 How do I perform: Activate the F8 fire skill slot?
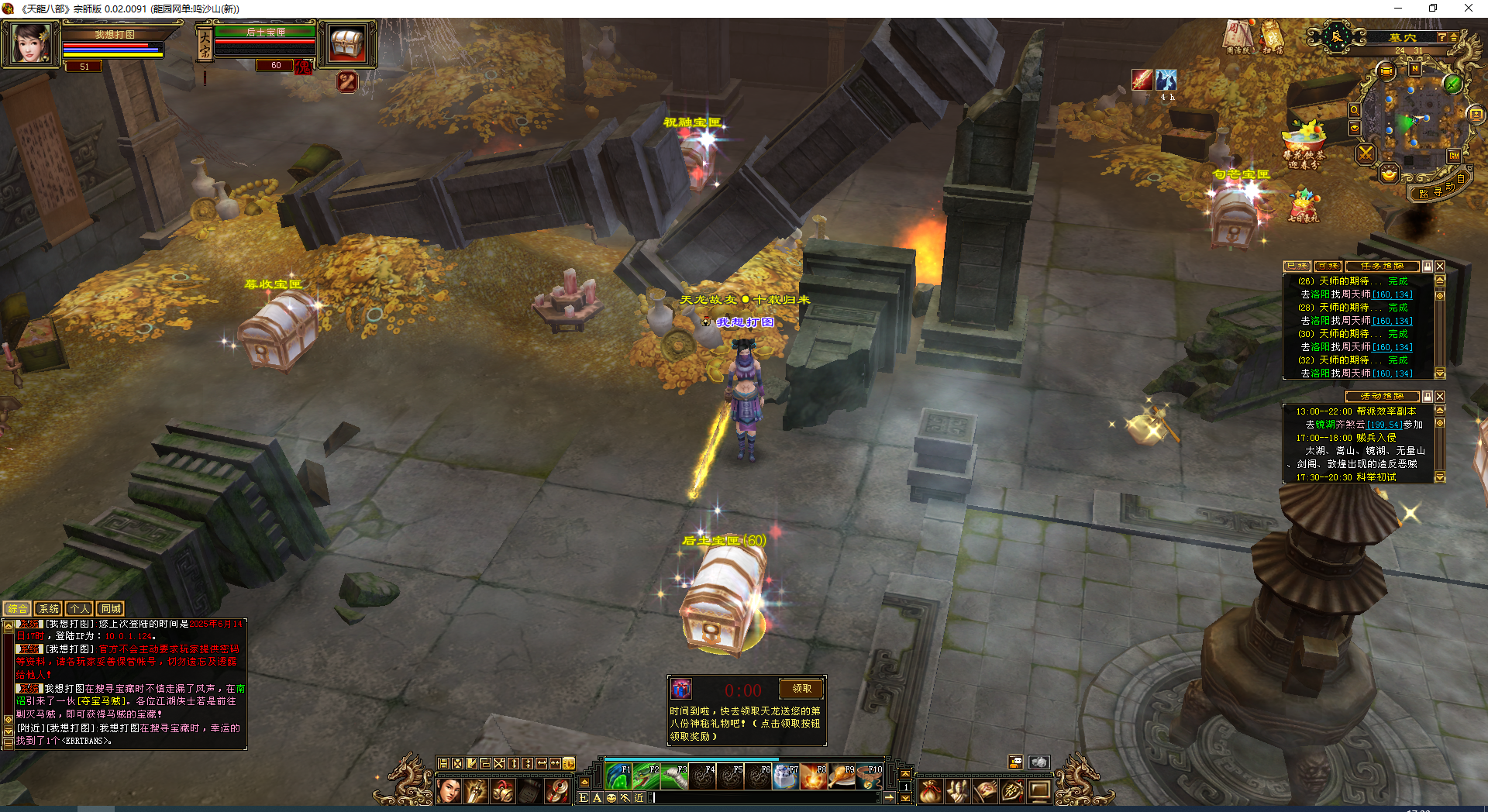click(x=814, y=776)
